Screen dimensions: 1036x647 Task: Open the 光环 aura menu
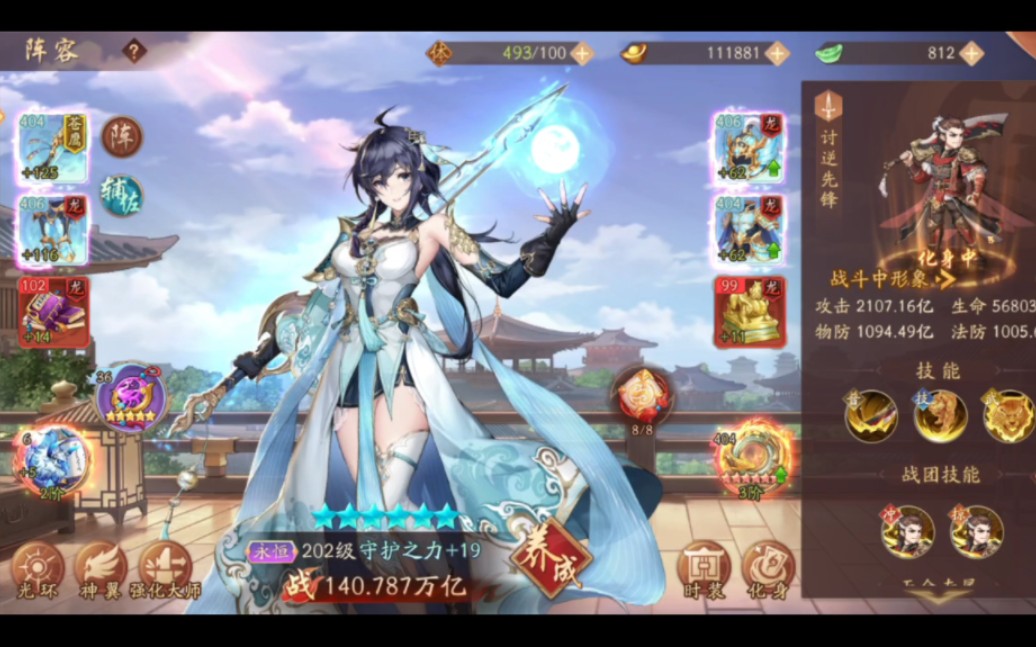coord(38,570)
